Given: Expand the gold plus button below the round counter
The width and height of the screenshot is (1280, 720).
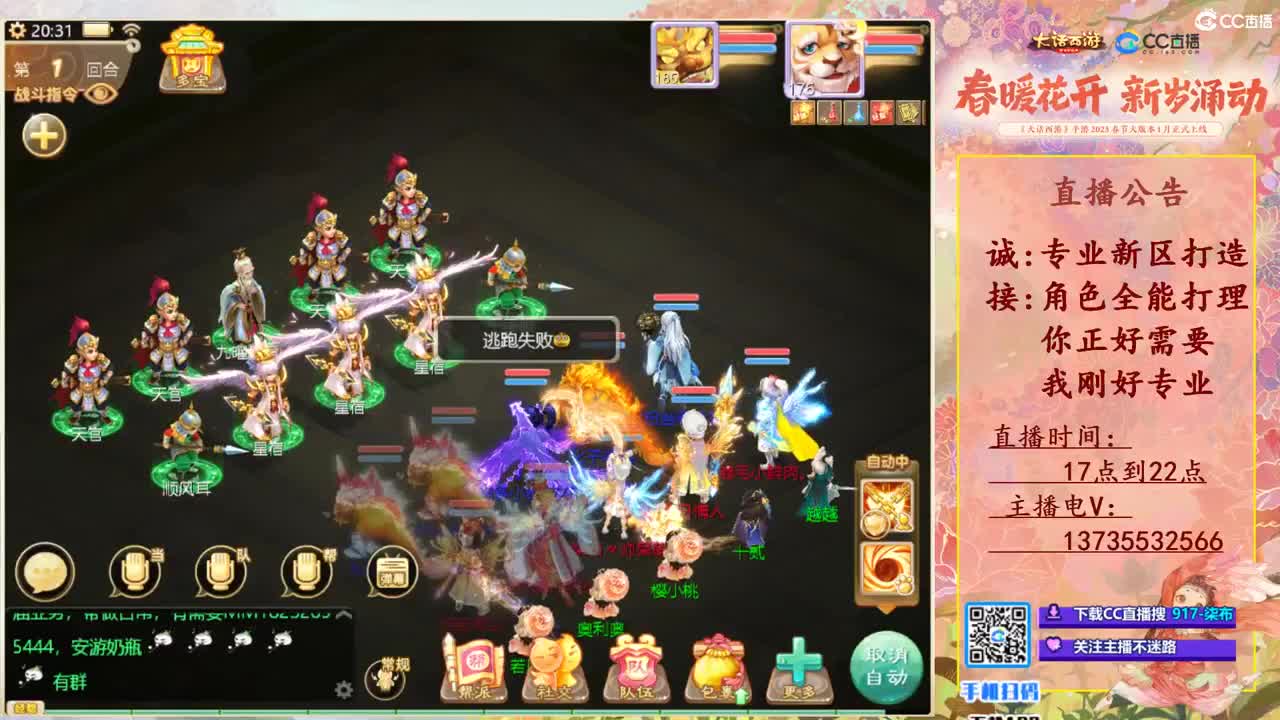Looking at the screenshot, I should click(x=42, y=136).
